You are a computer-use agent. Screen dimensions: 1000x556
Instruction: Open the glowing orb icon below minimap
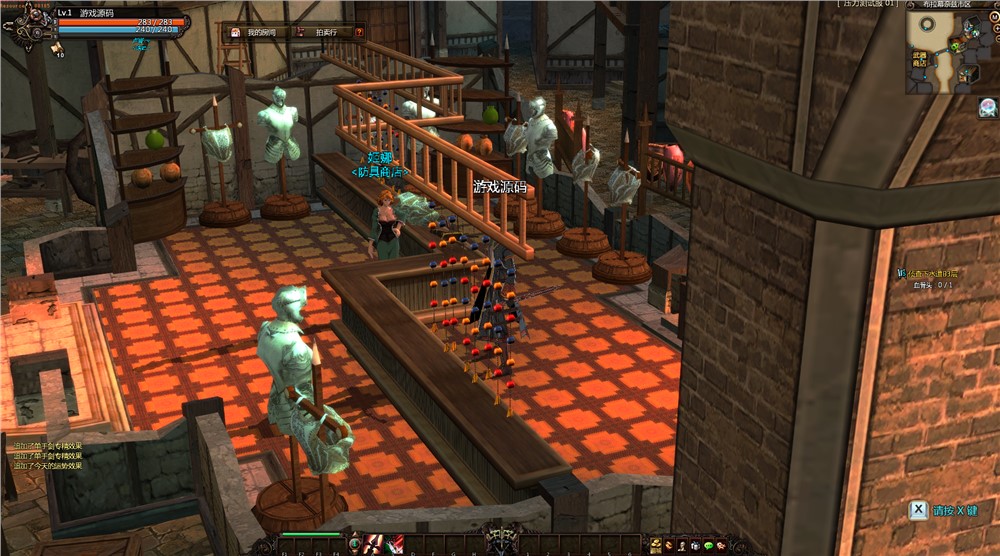(x=986, y=107)
